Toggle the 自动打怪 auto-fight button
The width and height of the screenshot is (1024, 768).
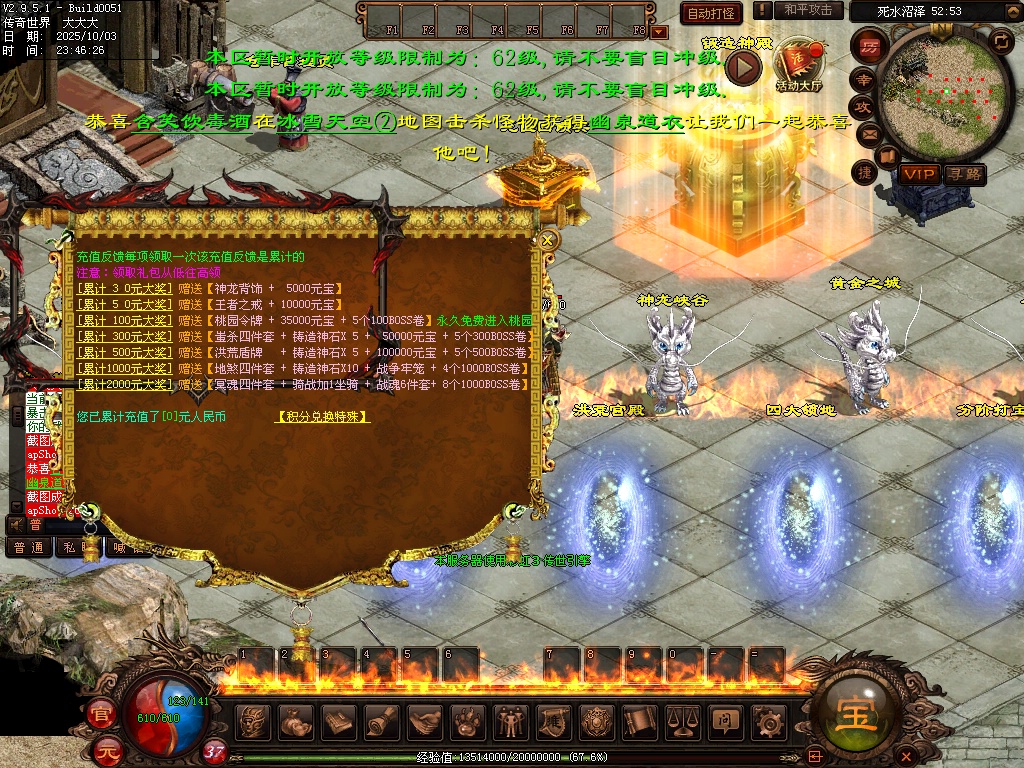710,13
